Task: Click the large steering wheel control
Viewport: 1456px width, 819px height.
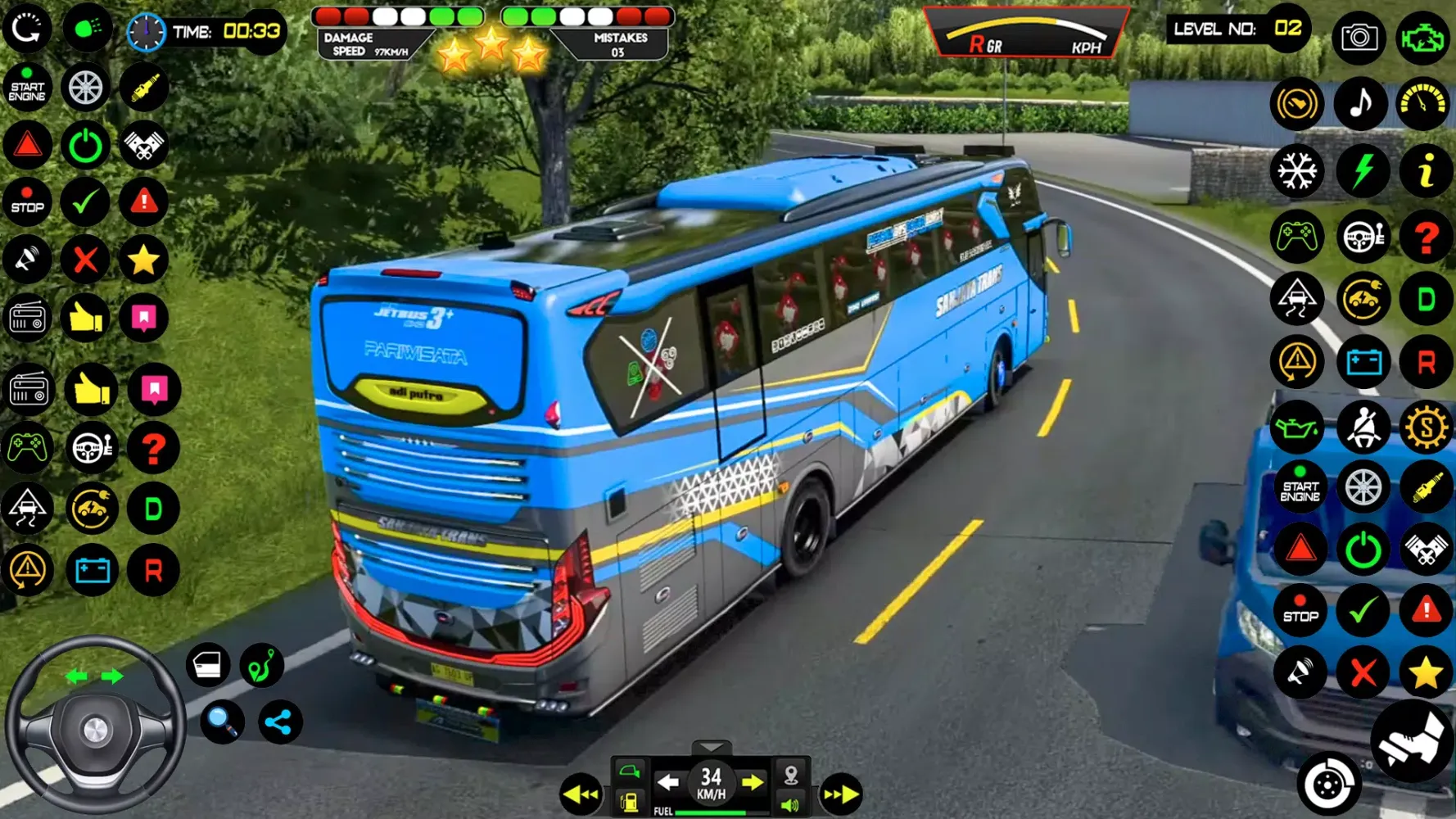Action: click(94, 727)
